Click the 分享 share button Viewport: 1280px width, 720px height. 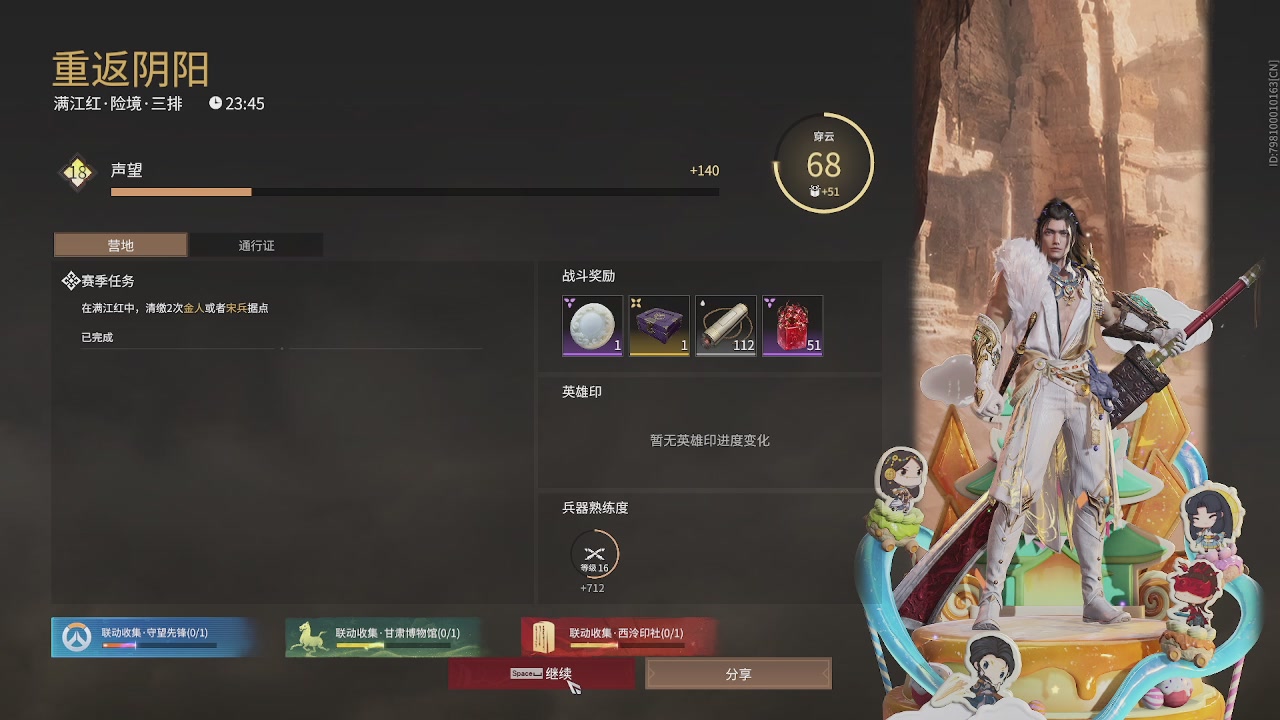click(738, 673)
